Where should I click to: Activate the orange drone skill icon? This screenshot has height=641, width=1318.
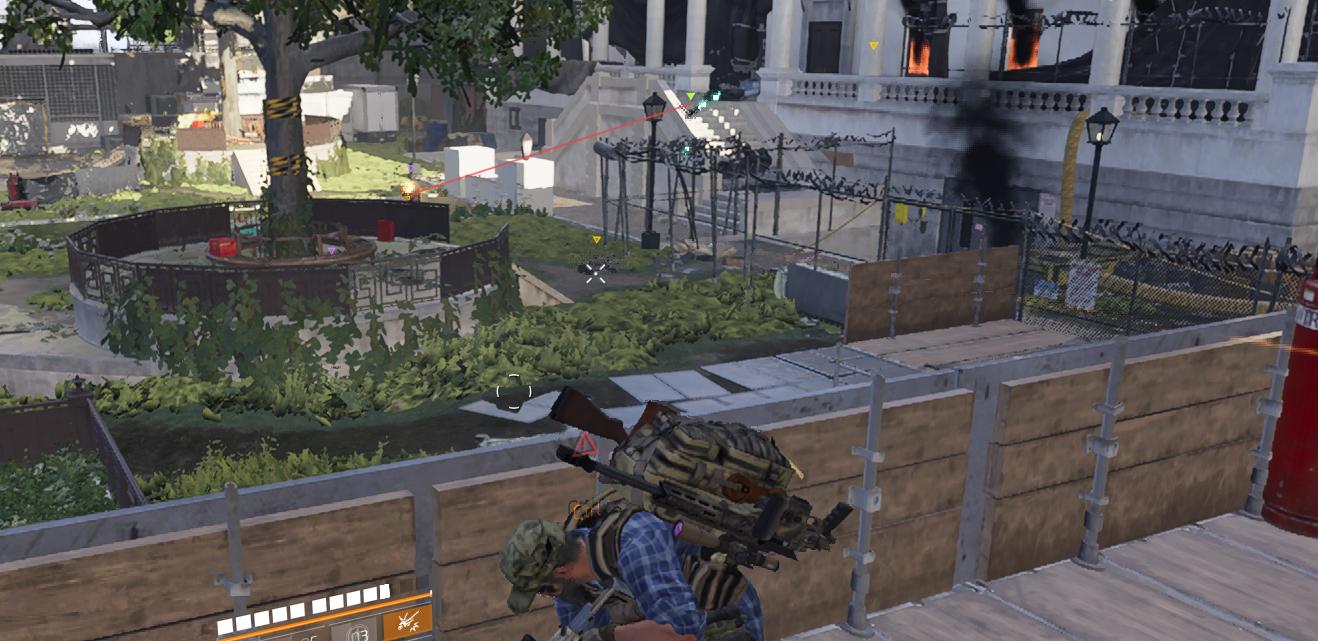coord(408,622)
